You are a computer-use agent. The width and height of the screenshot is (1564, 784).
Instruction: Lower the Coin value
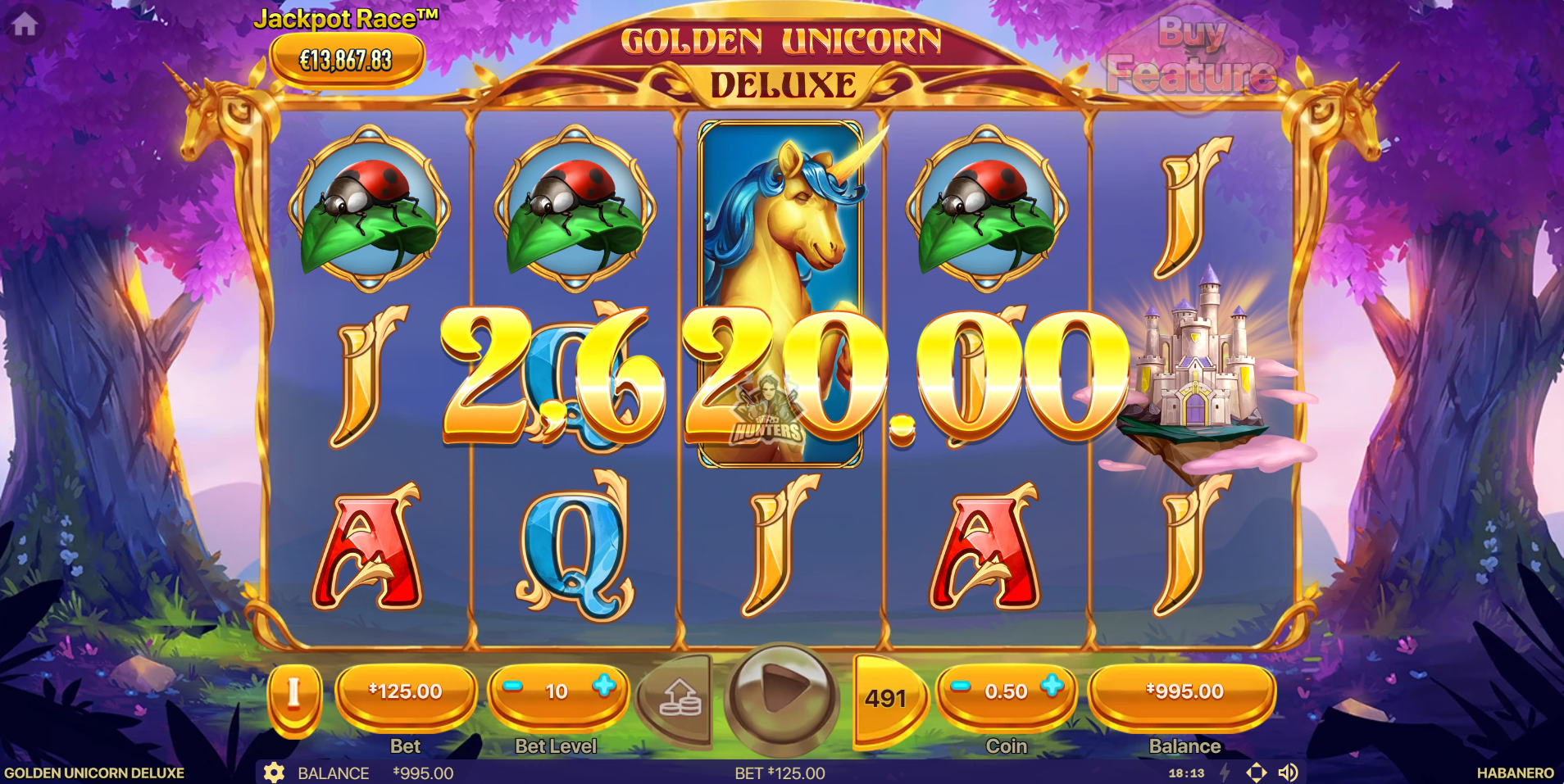click(962, 687)
